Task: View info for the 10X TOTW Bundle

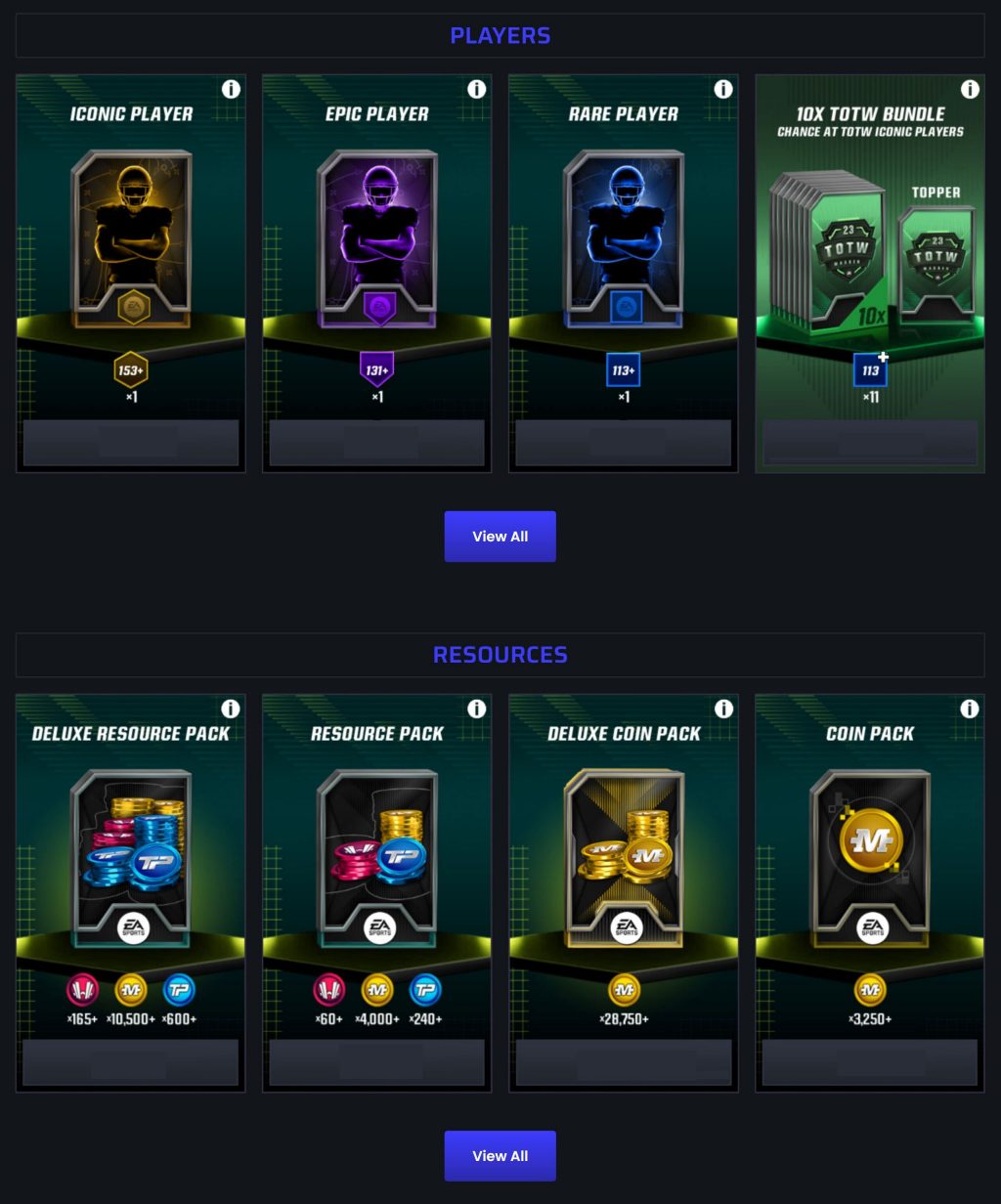Action: (970, 90)
